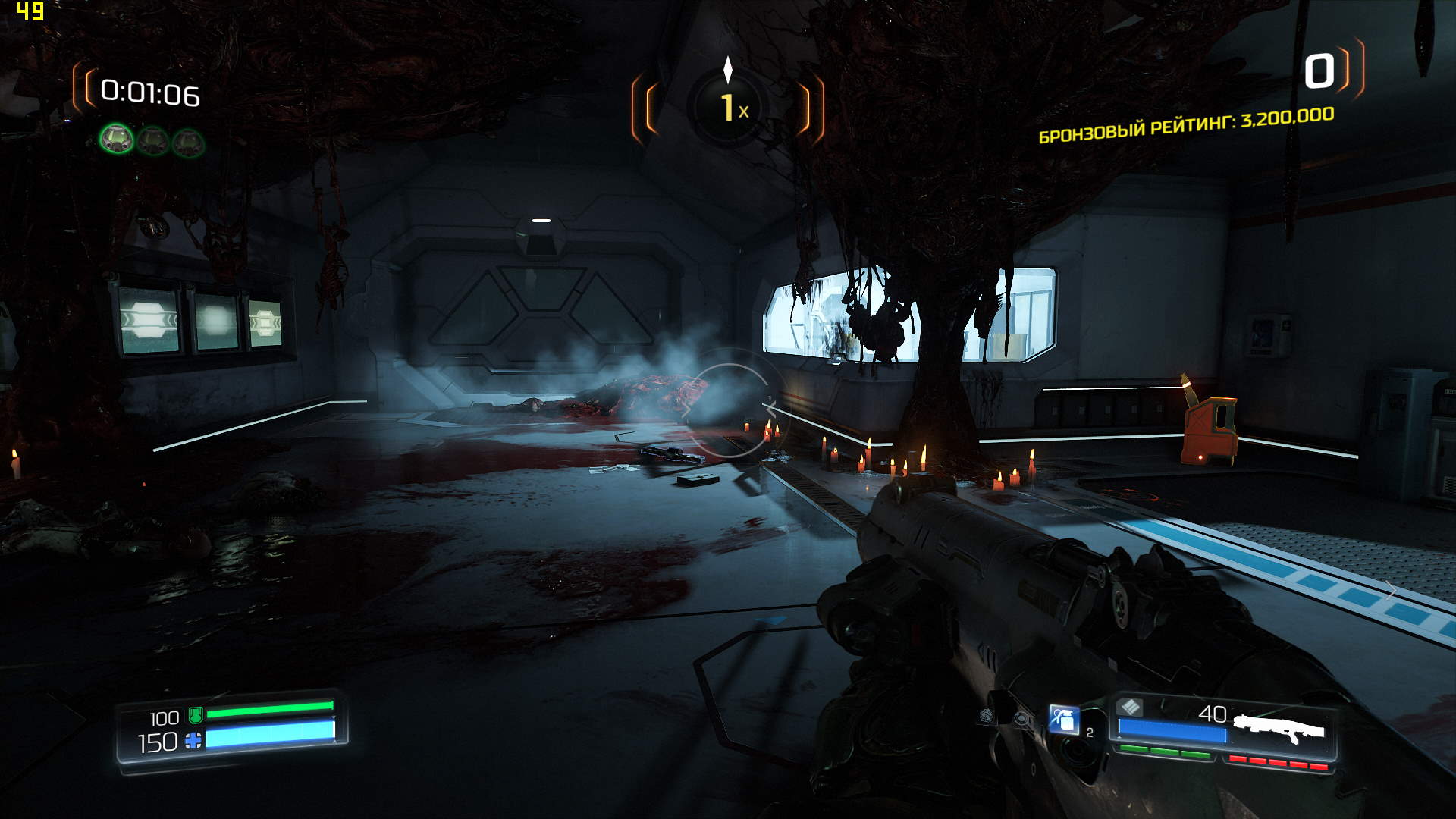Click the blue health cross icon
The height and width of the screenshot is (819, 1456).
point(193,740)
